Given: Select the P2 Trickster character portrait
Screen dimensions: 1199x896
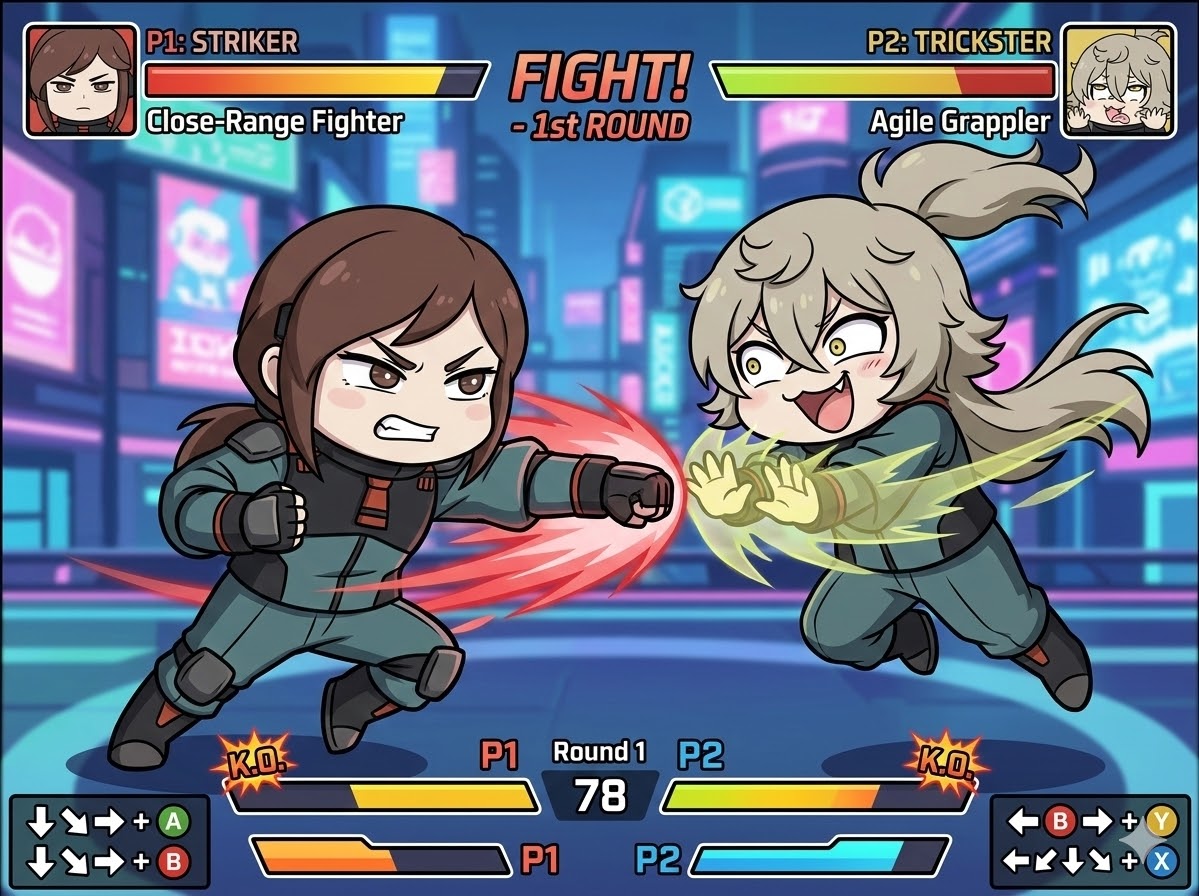Looking at the screenshot, I should (x=1117, y=81).
